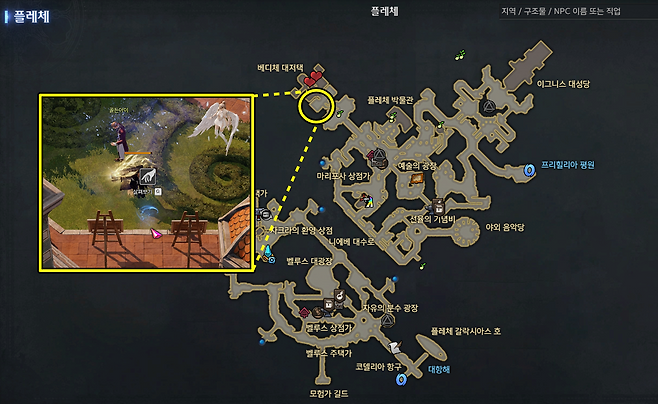The height and width of the screenshot is (404, 658).
Task: Select the 프리힐리아 평원 portal marker
Action: [529, 171]
